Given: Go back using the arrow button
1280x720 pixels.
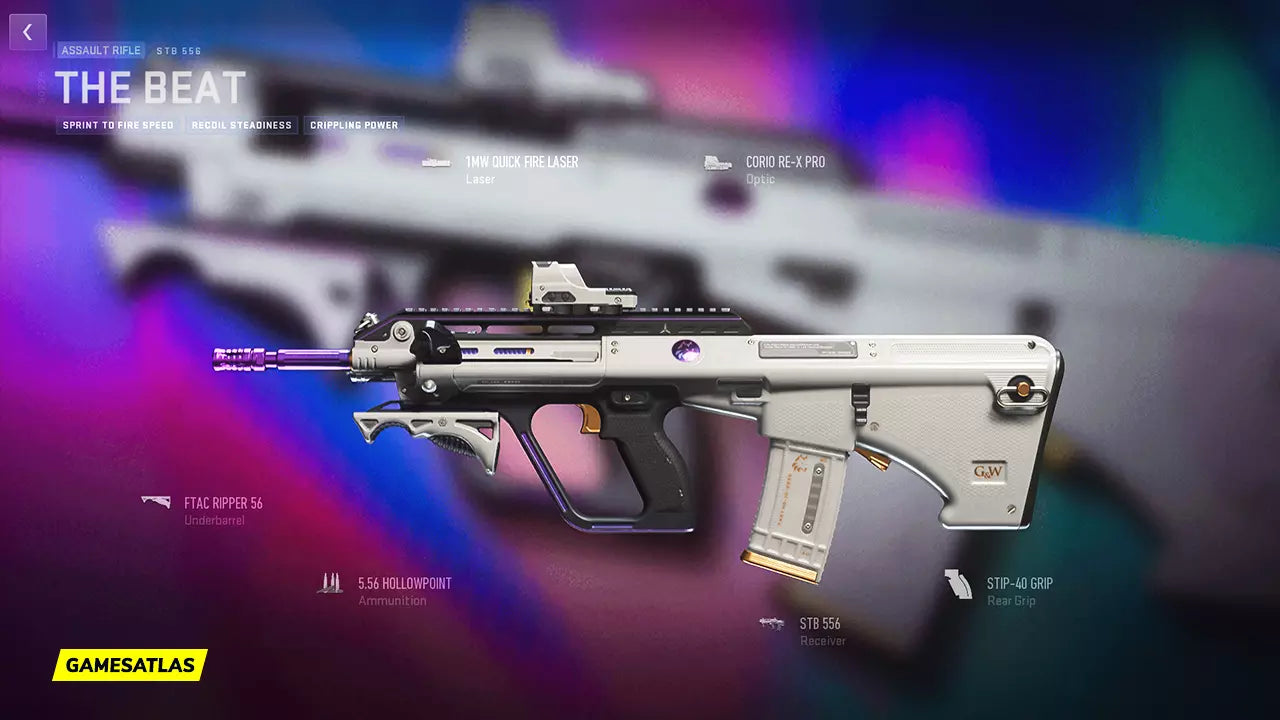Looking at the screenshot, I should pos(28,32).
